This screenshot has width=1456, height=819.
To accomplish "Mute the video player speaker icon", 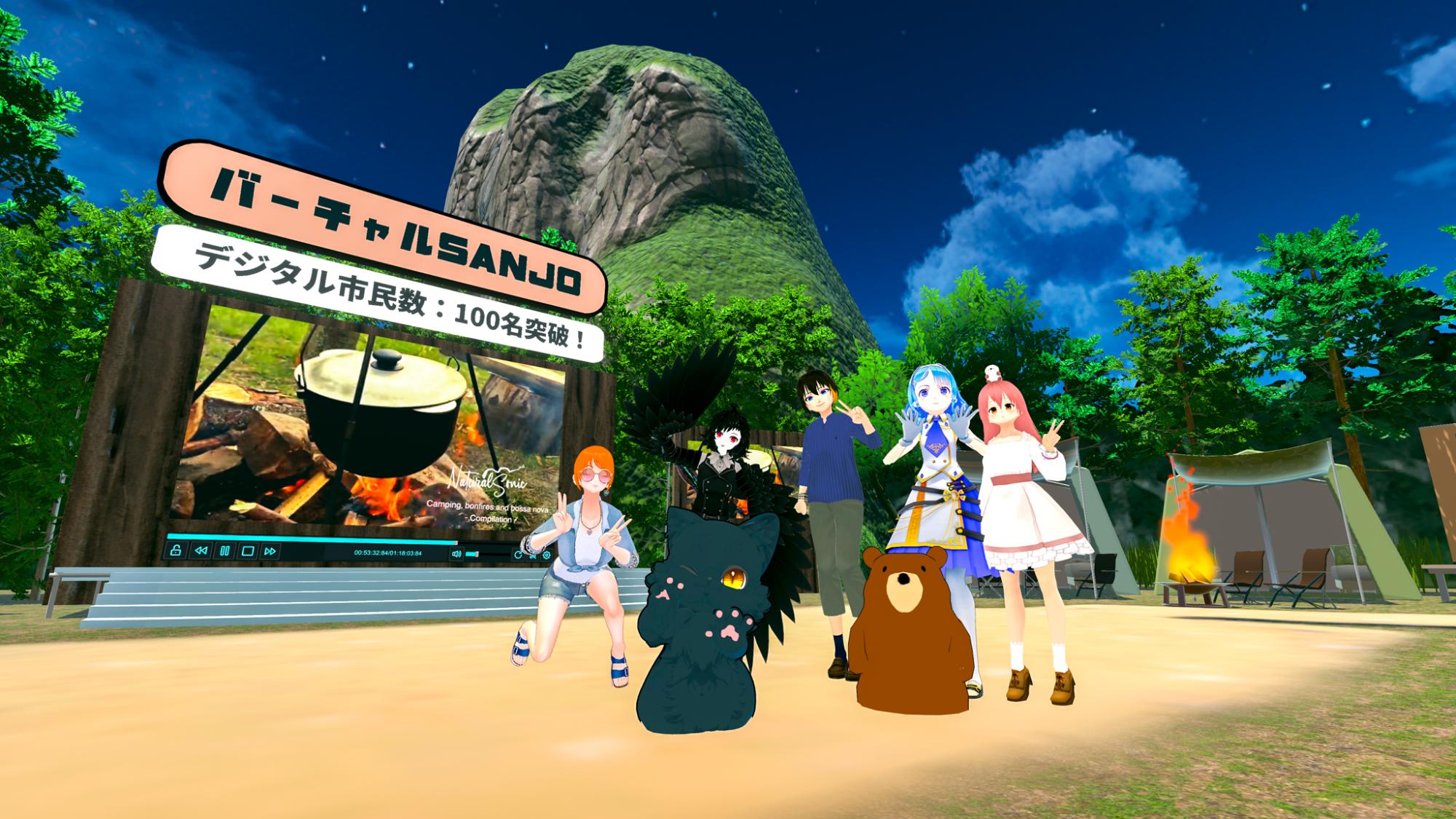I will pyautogui.click(x=456, y=554).
